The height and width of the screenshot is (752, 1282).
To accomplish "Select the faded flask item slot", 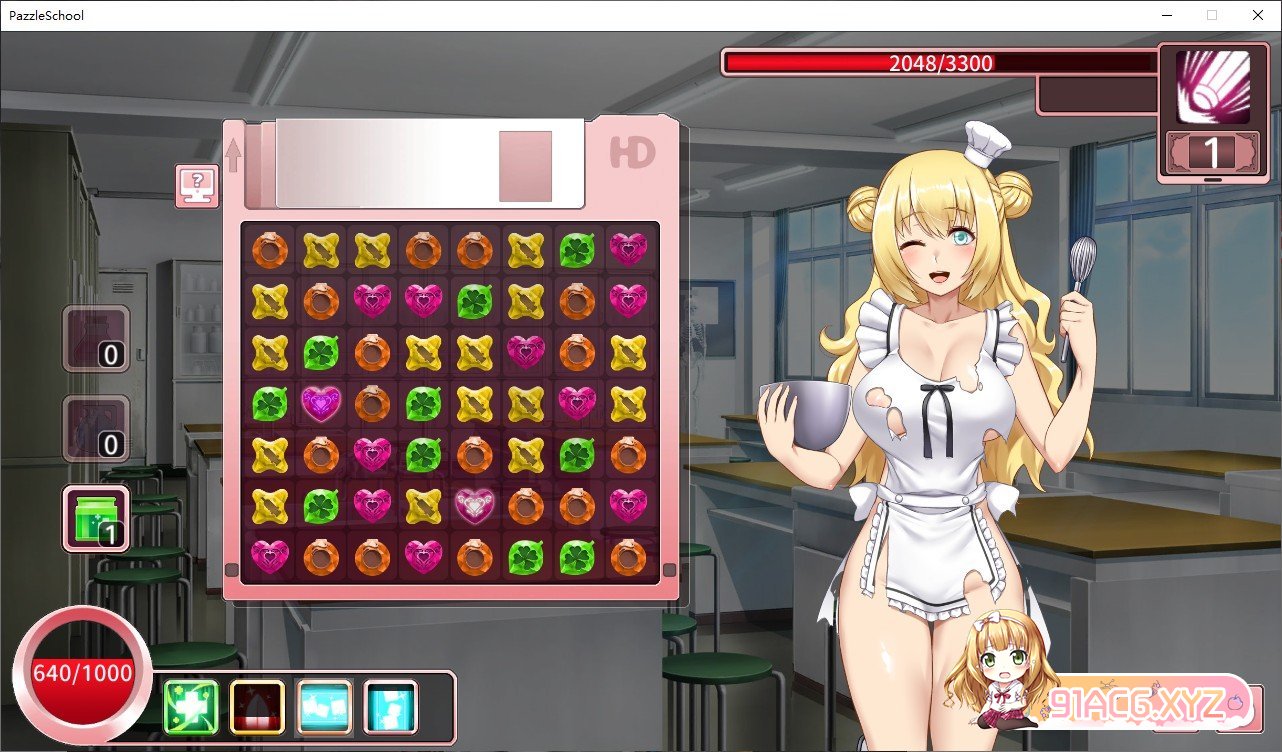I will (96, 338).
